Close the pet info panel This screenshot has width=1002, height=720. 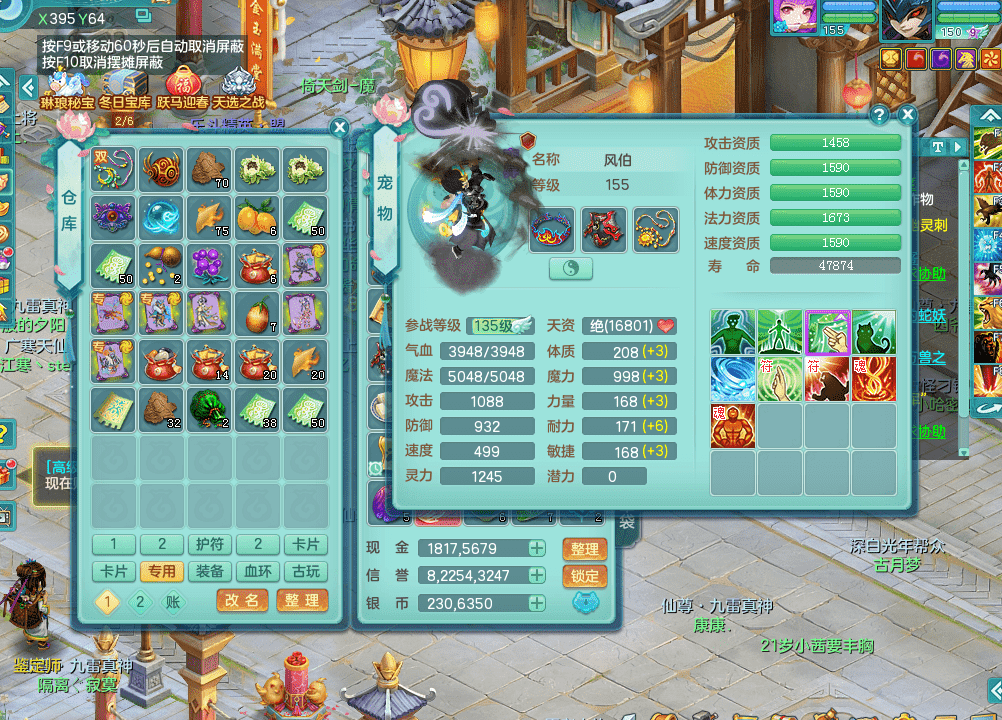click(x=908, y=114)
